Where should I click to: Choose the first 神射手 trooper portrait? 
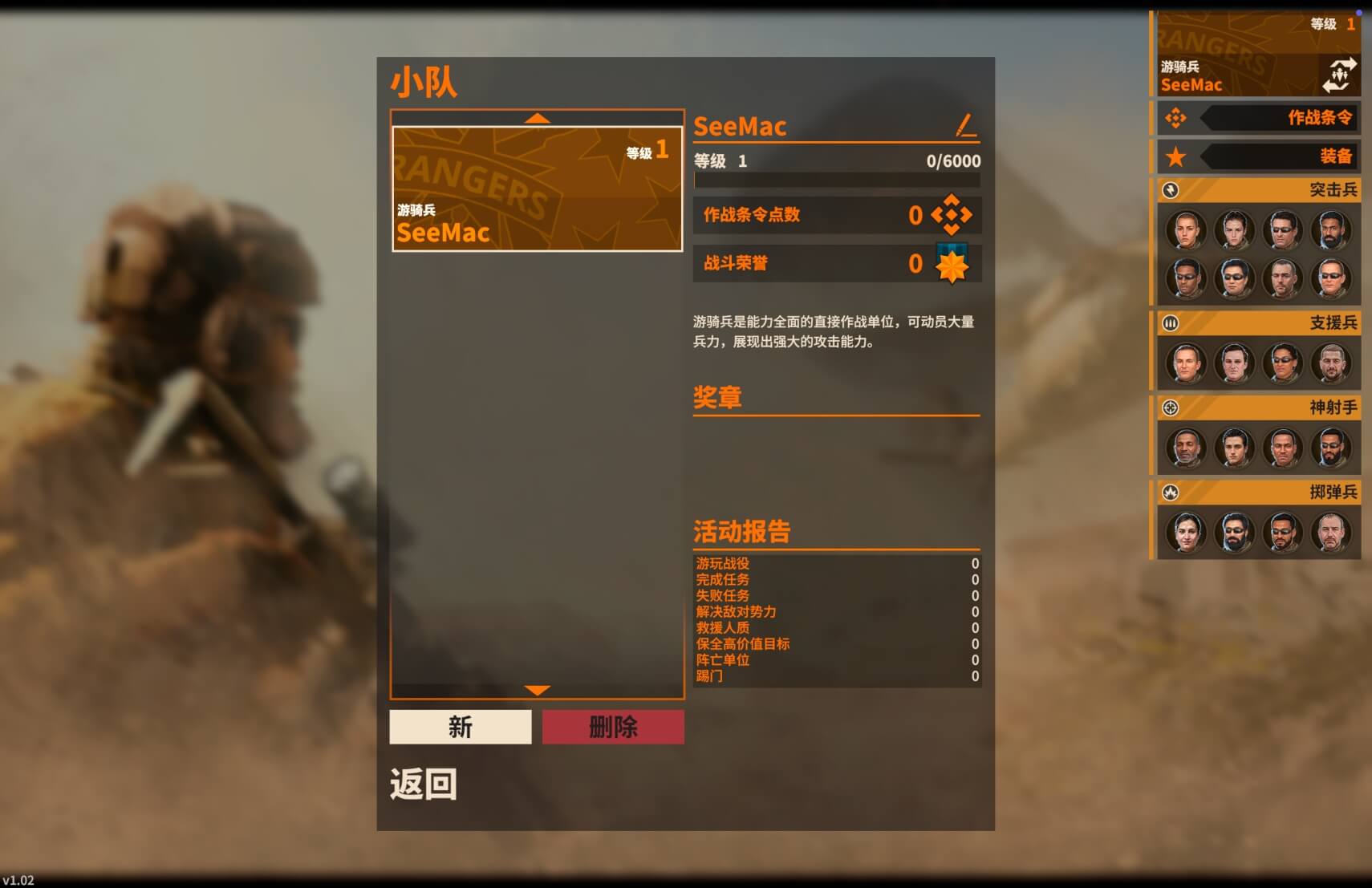pyautogui.click(x=1186, y=448)
